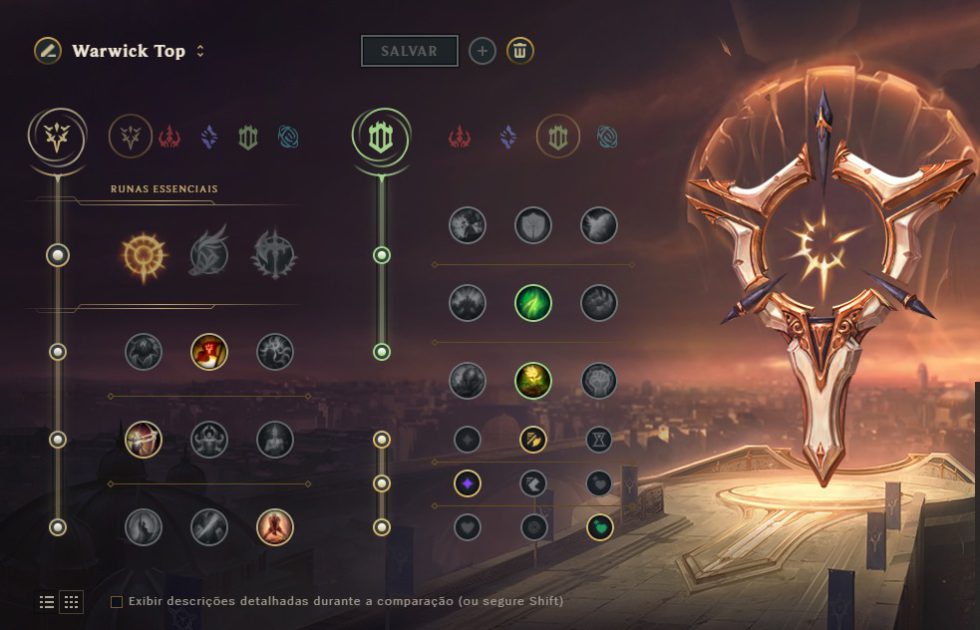Toggle the detailed descriptions checkbox

(117, 601)
